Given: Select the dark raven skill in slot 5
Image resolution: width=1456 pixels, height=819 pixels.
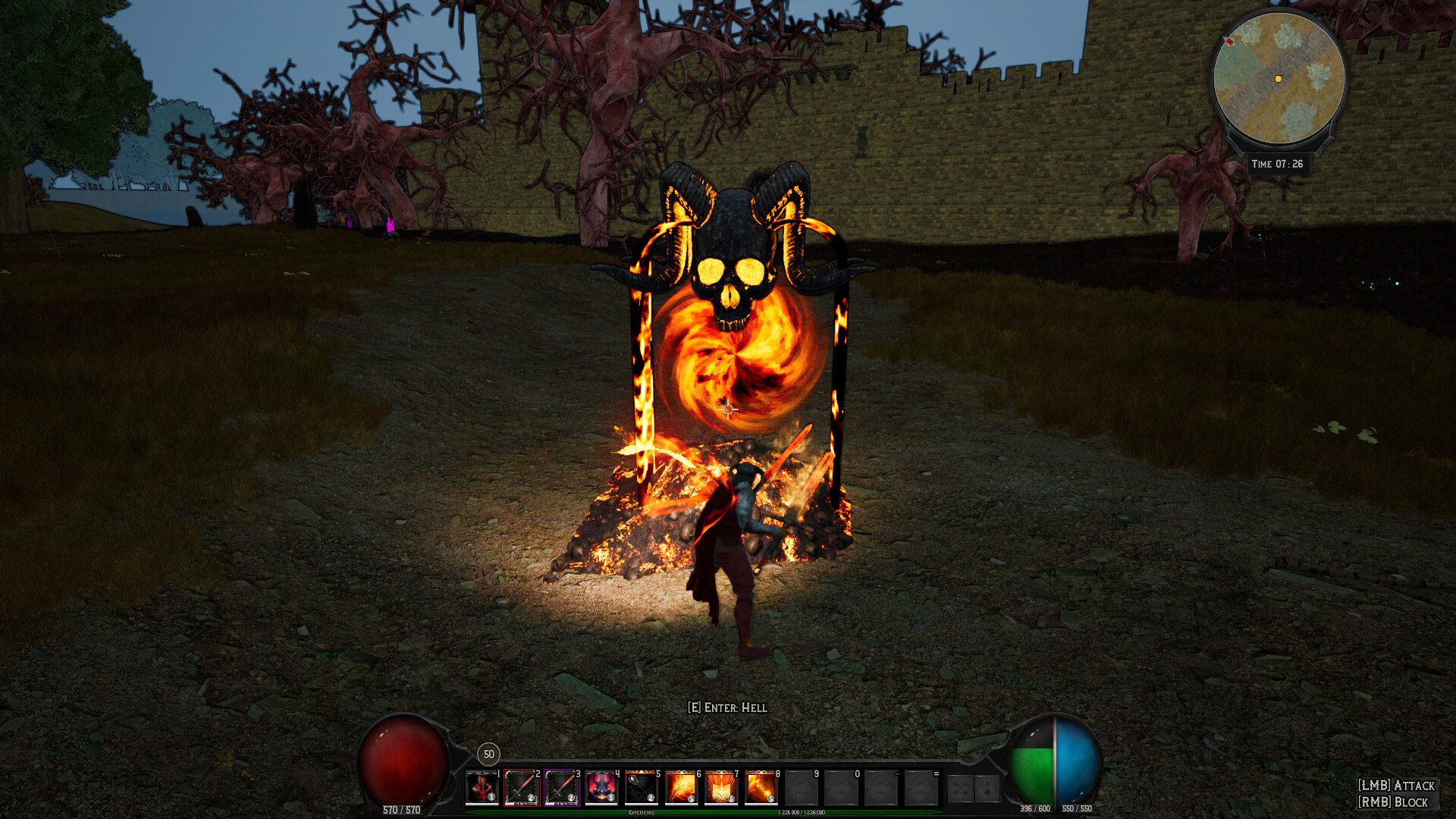Looking at the screenshot, I should (642, 789).
